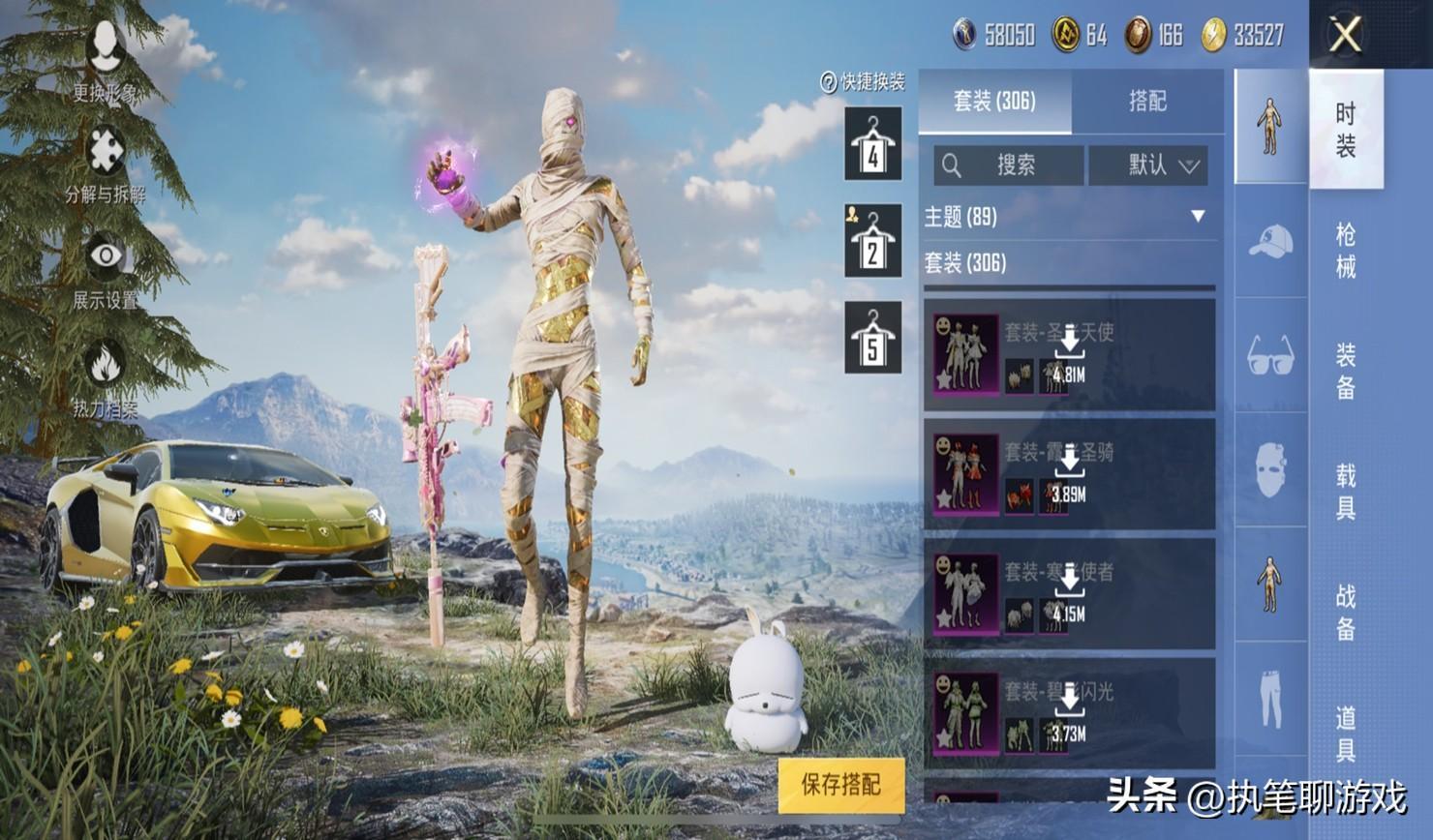Viewport: 1433px width, 840px height.
Task: Select the 套装-圣洁天使 outfit row
Action: [x=1069, y=355]
